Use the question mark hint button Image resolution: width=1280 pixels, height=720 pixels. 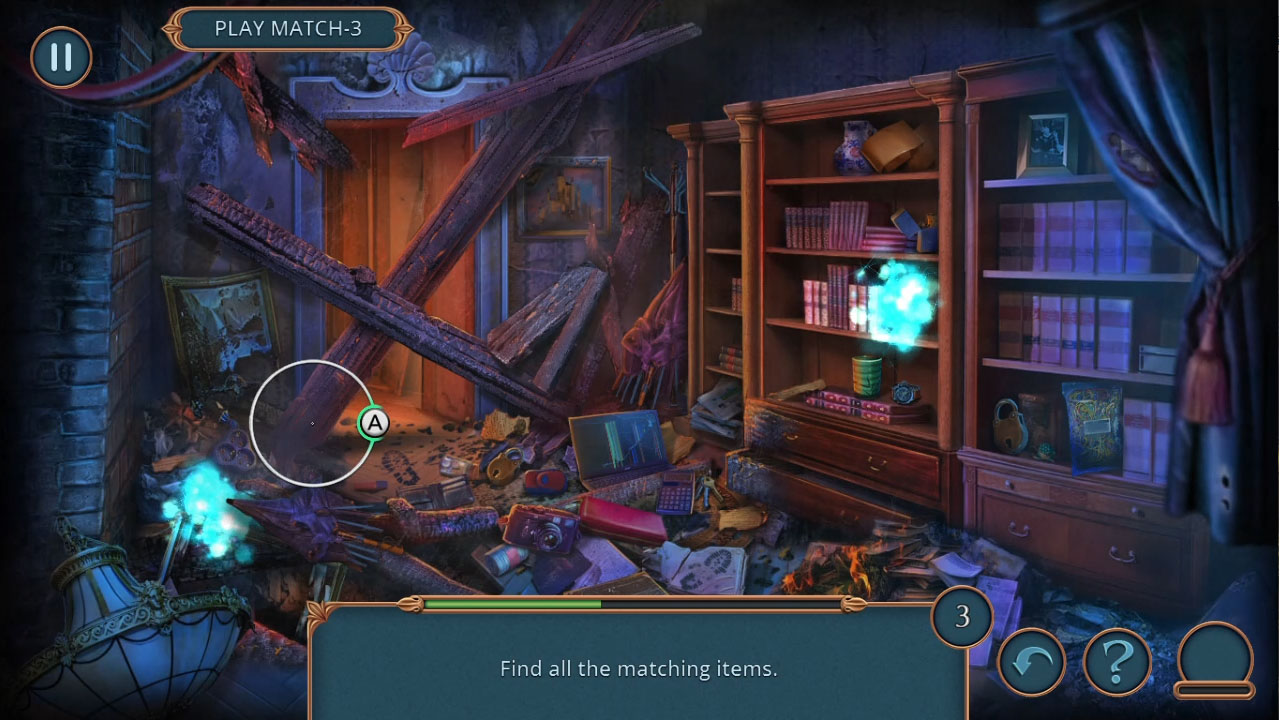click(1120, 662)
